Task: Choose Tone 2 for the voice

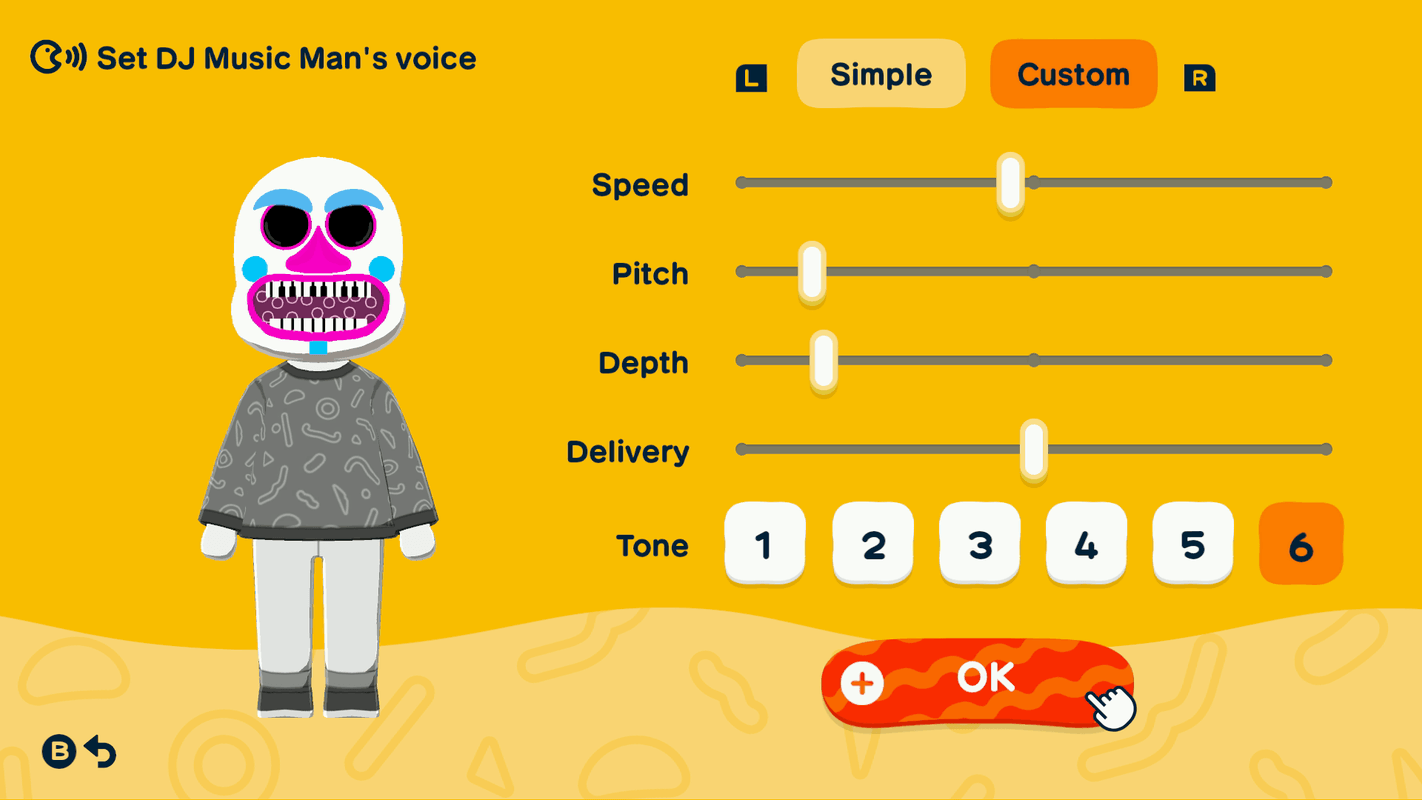Action: click(872, 545)
